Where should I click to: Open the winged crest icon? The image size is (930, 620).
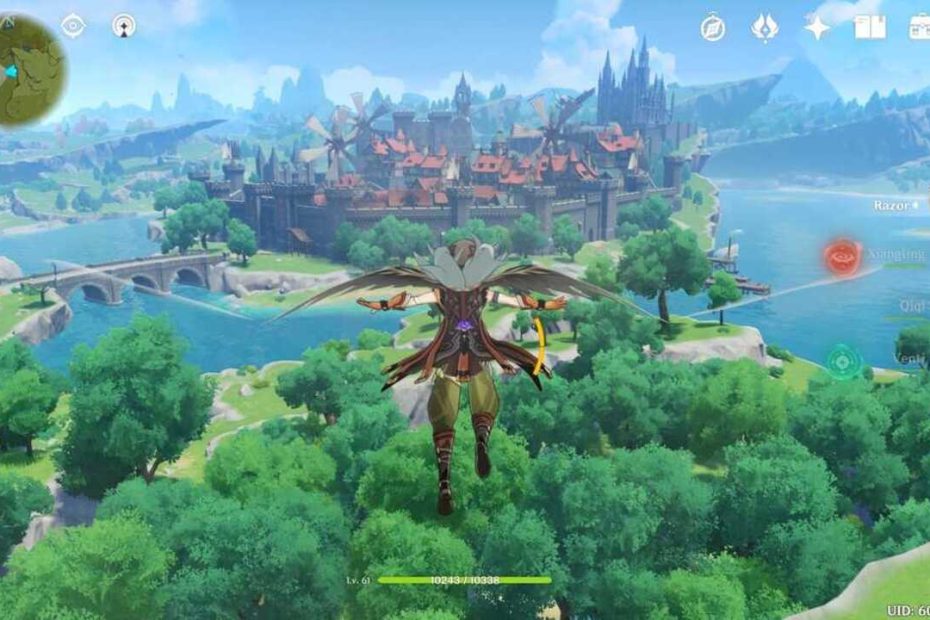765,27
